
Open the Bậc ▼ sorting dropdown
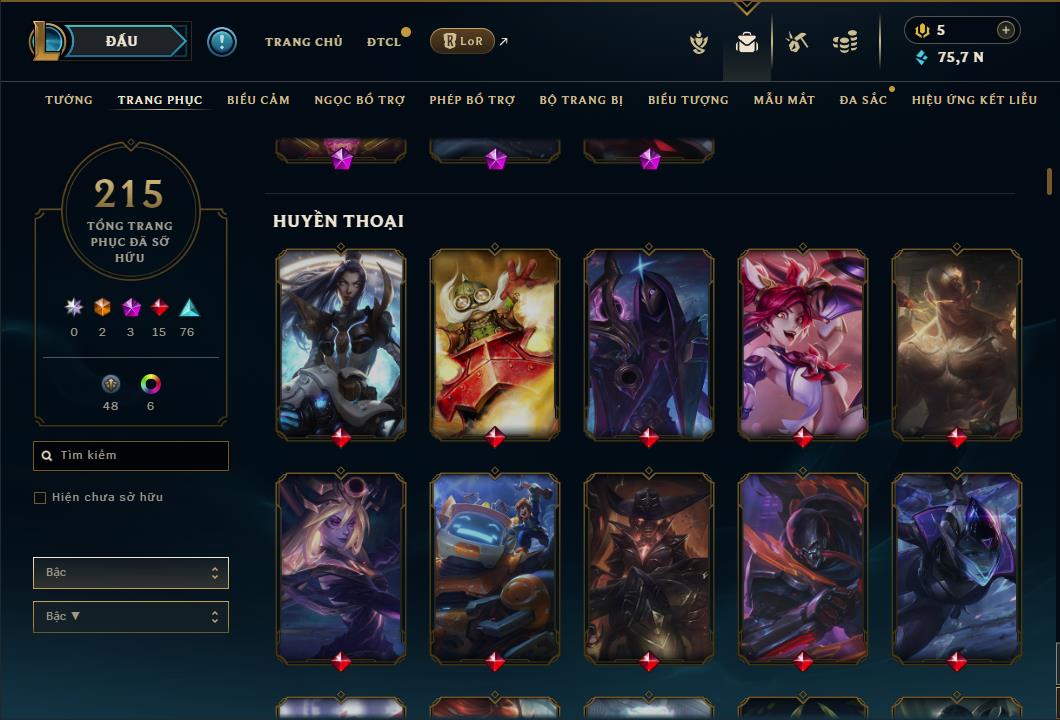pos(130,617)
